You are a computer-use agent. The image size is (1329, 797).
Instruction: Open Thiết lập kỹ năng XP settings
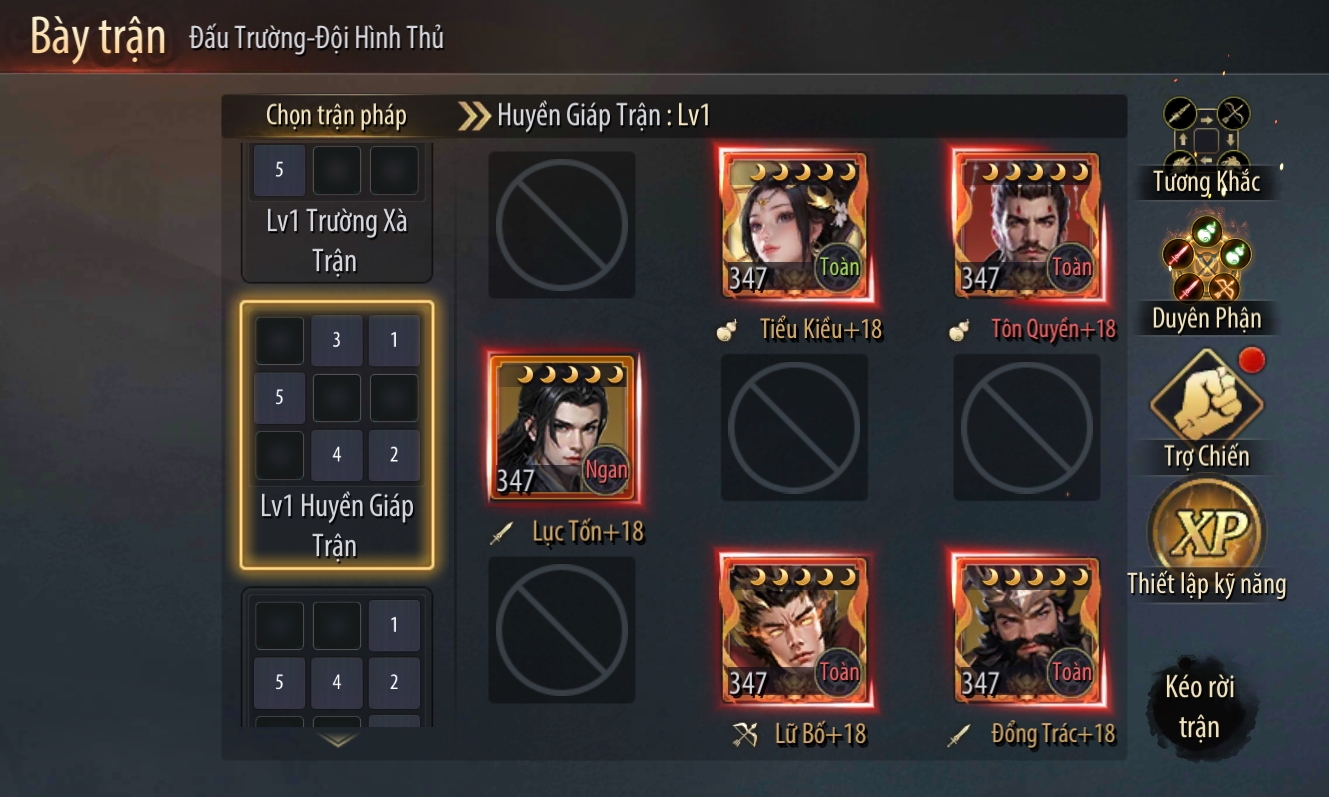[1206, 540]
